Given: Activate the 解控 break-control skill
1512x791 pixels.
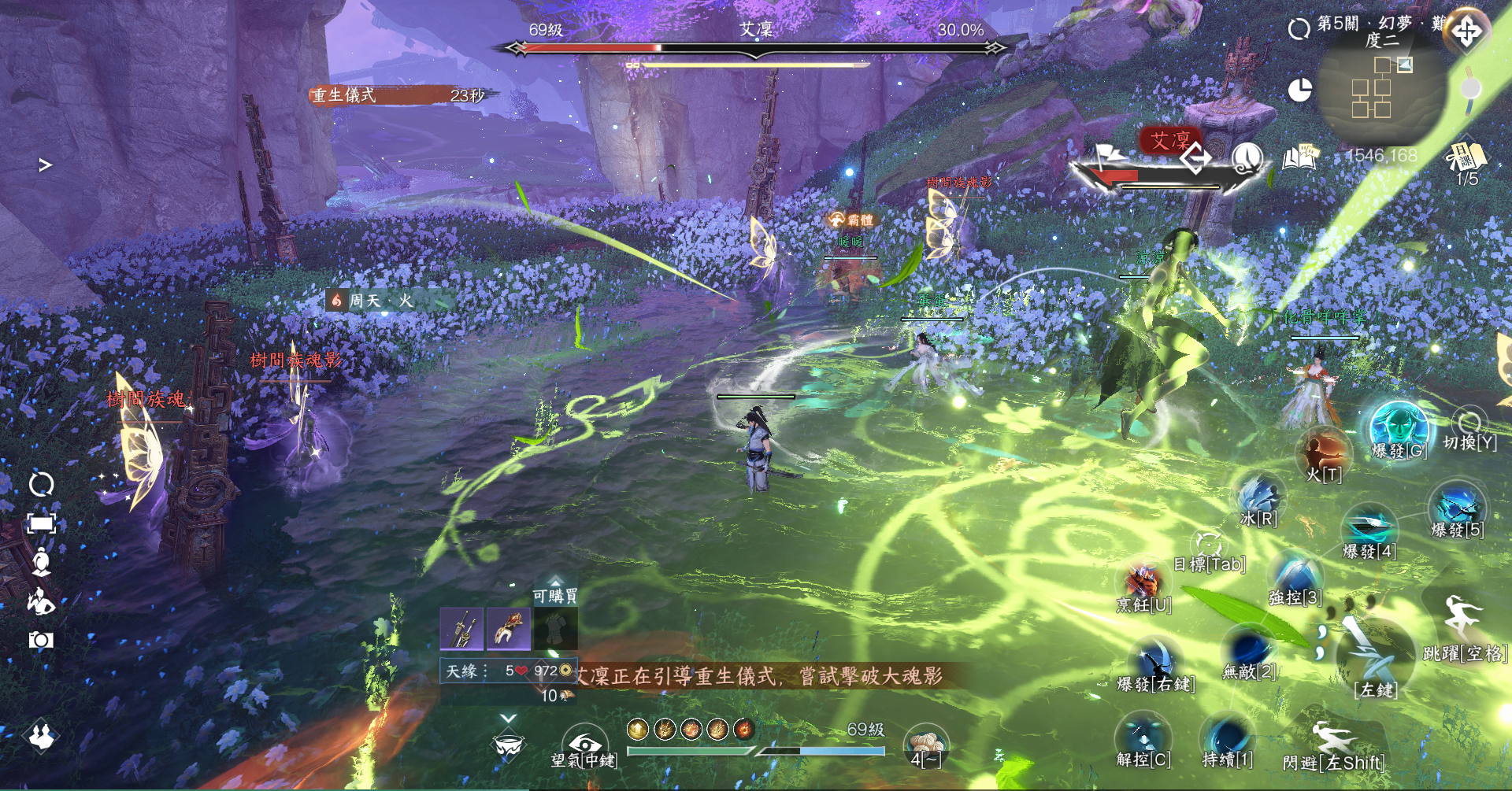Looking at the screenshot, I should (x=1143, y=736).
